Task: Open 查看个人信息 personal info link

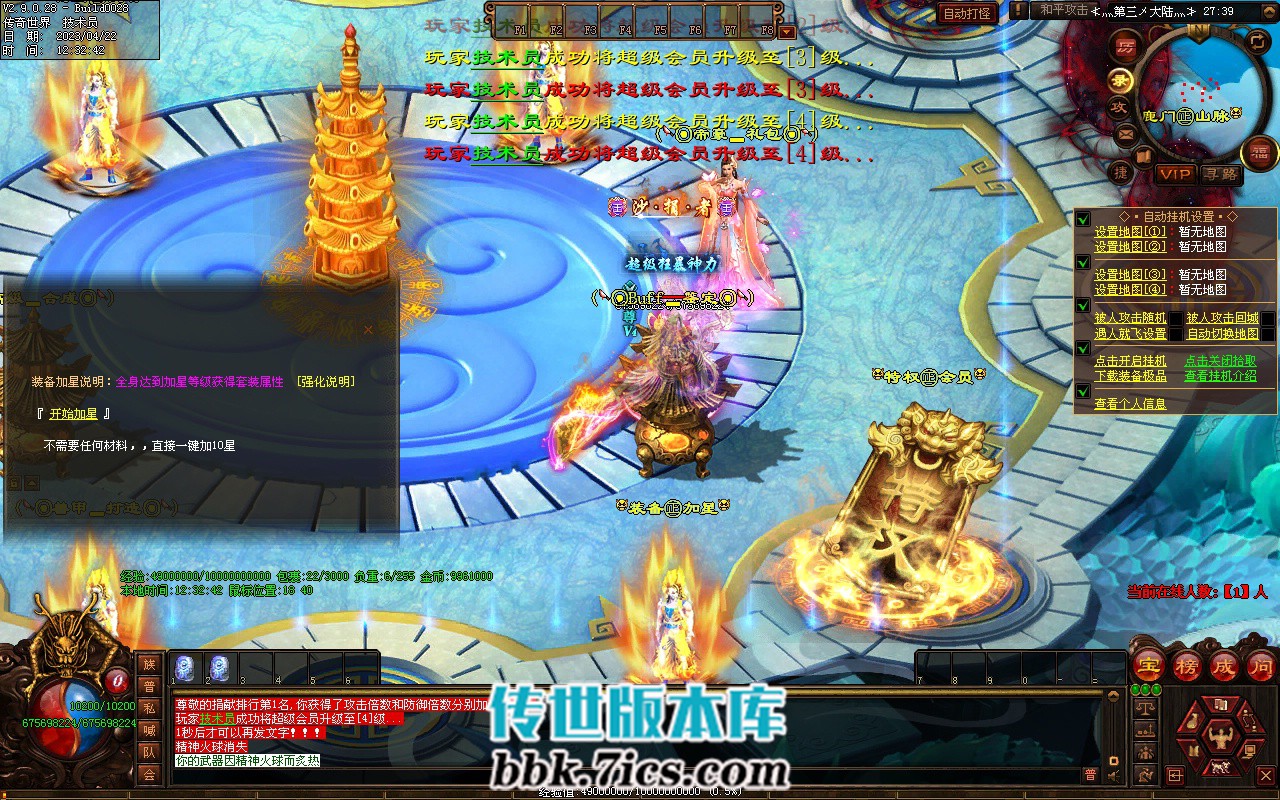Action: pos(1130,404)
